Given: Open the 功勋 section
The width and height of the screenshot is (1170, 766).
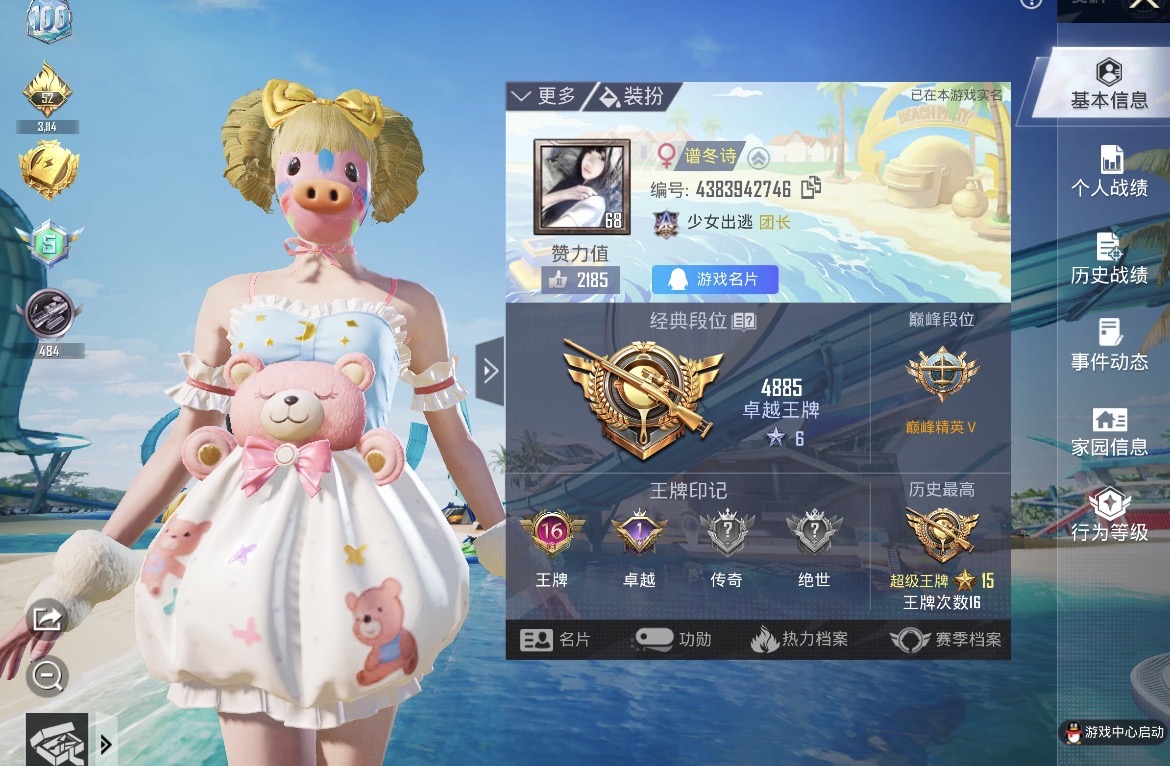Looking at the screenshot, I should pyautogui.click(x=673, y=640).
